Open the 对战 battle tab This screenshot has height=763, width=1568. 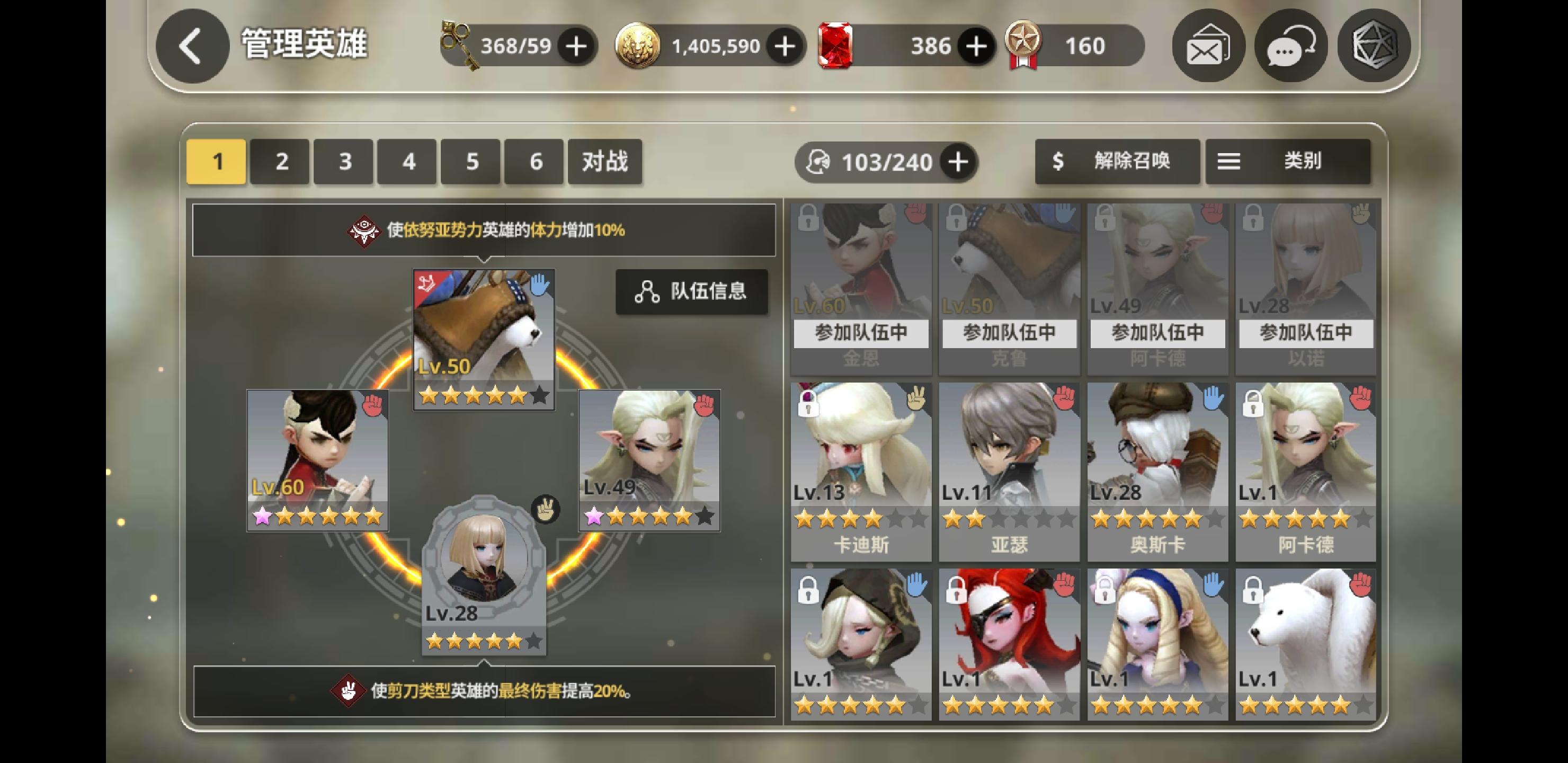(x=604, y=161)
